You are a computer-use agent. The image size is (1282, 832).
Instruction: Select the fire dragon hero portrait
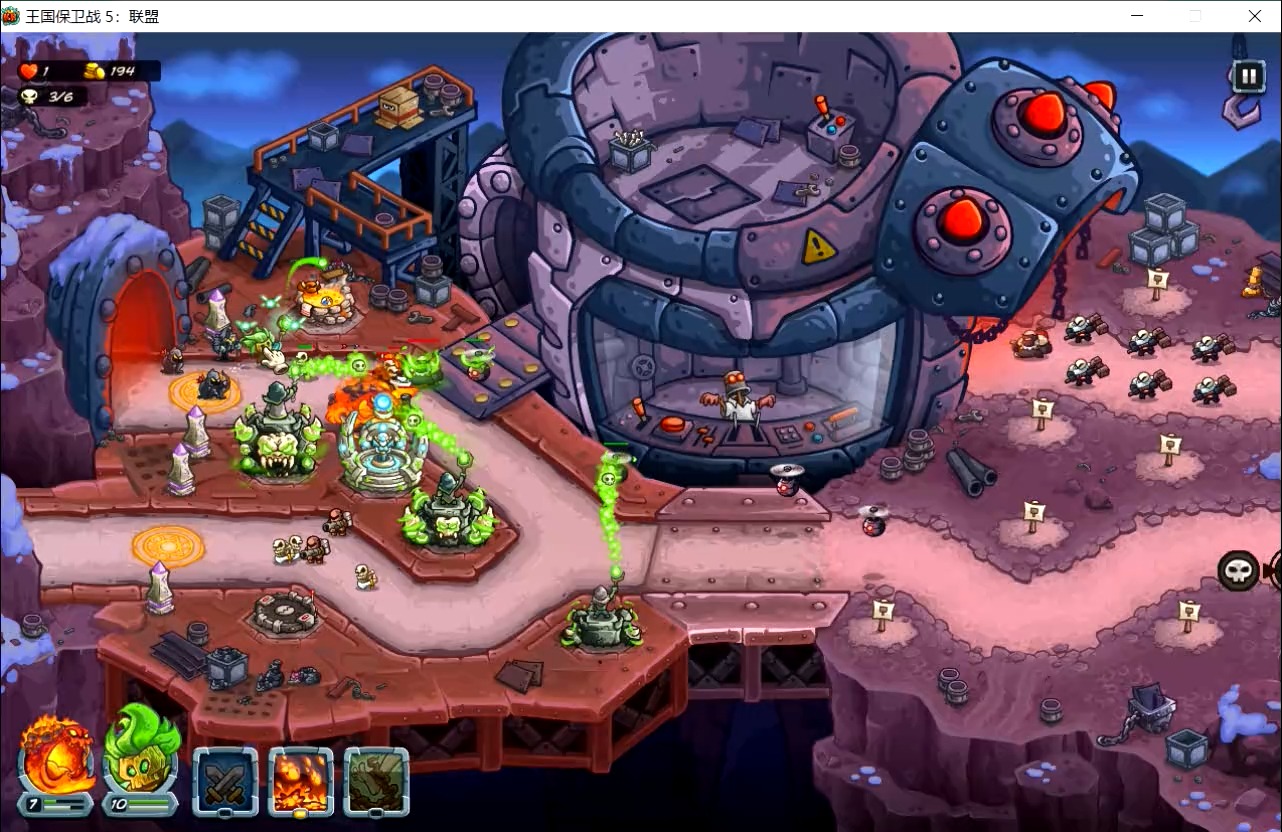point(57,757)
